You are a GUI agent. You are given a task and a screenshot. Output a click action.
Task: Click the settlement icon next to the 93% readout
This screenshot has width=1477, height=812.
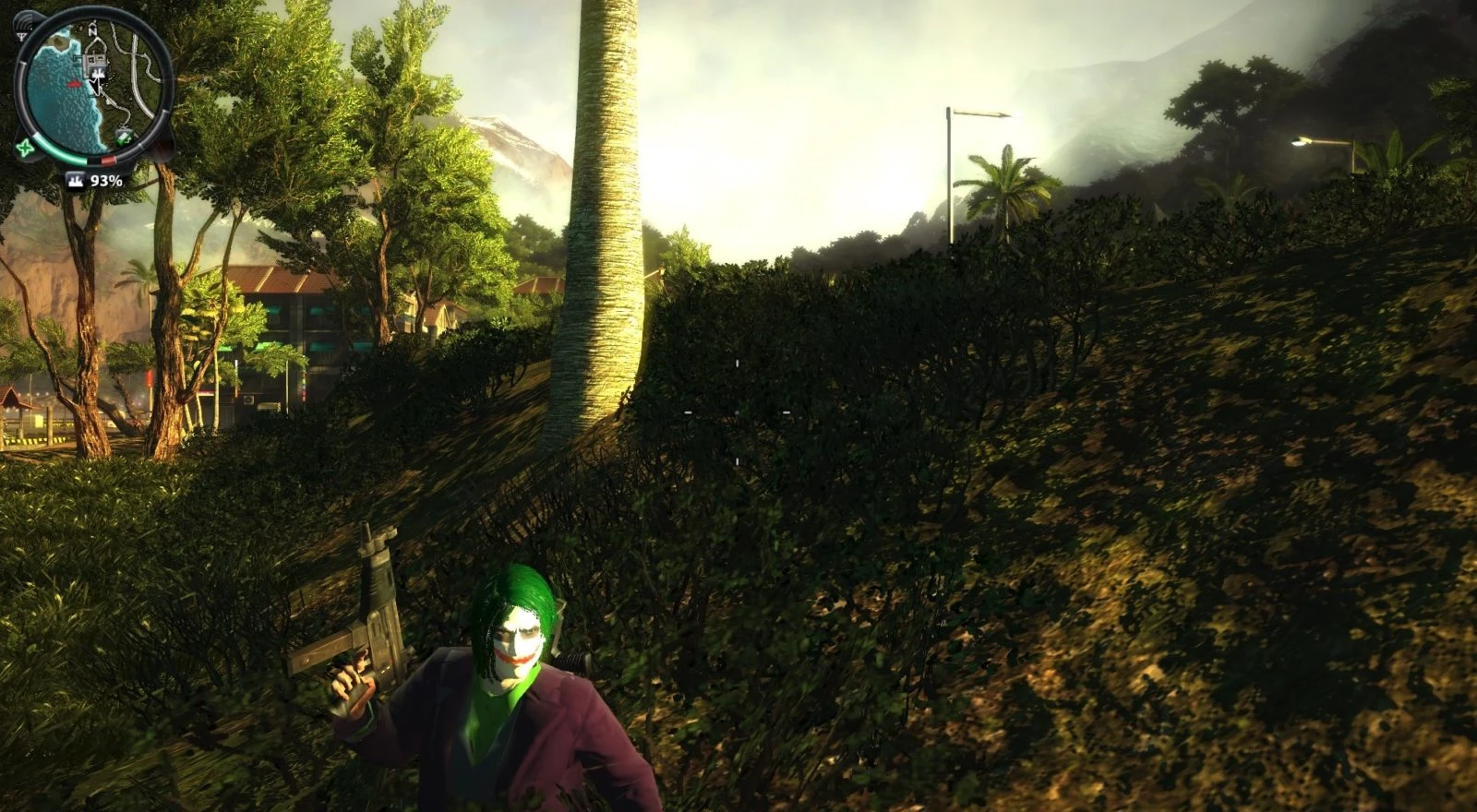(x=78, y=181)
